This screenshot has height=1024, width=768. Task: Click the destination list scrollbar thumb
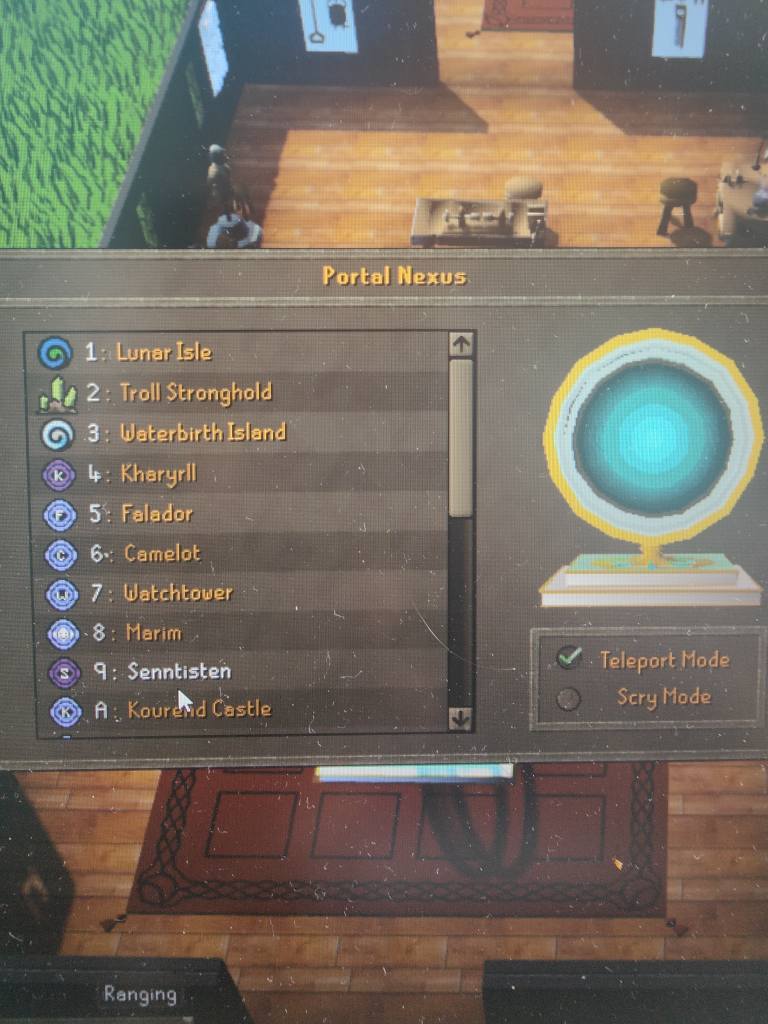[461, 438]
